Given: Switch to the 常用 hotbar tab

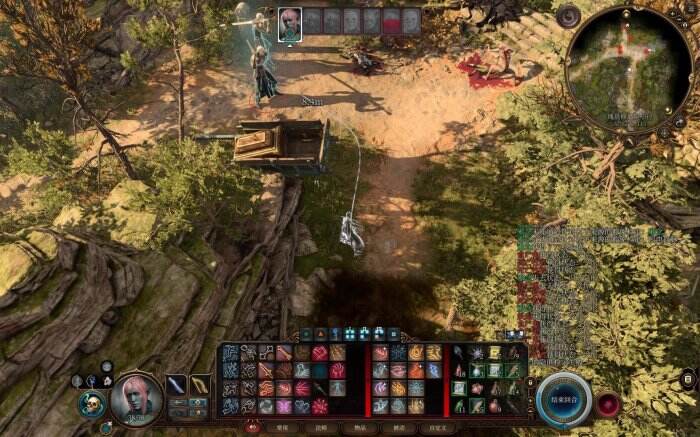Looking at the screenshot, I should (x=282, y=427).
